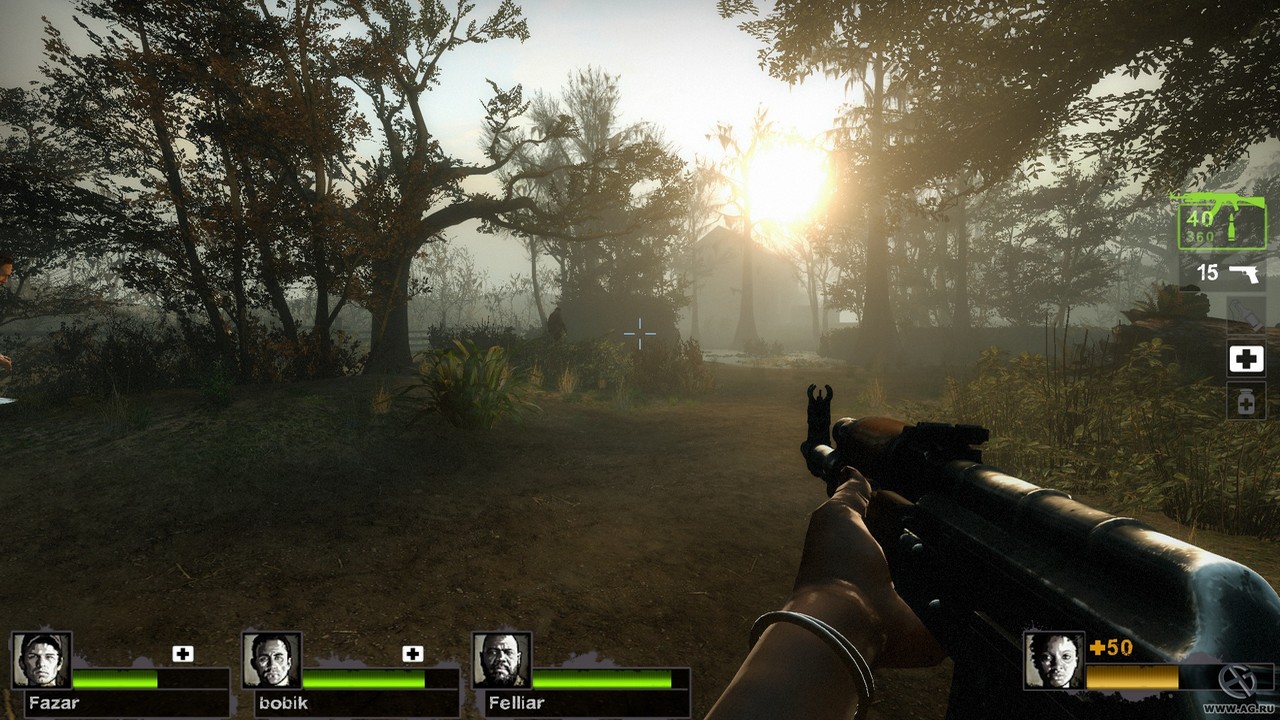Select the dimmed molotov throwable slot
1280x720 pixels.
(1246, 314)
